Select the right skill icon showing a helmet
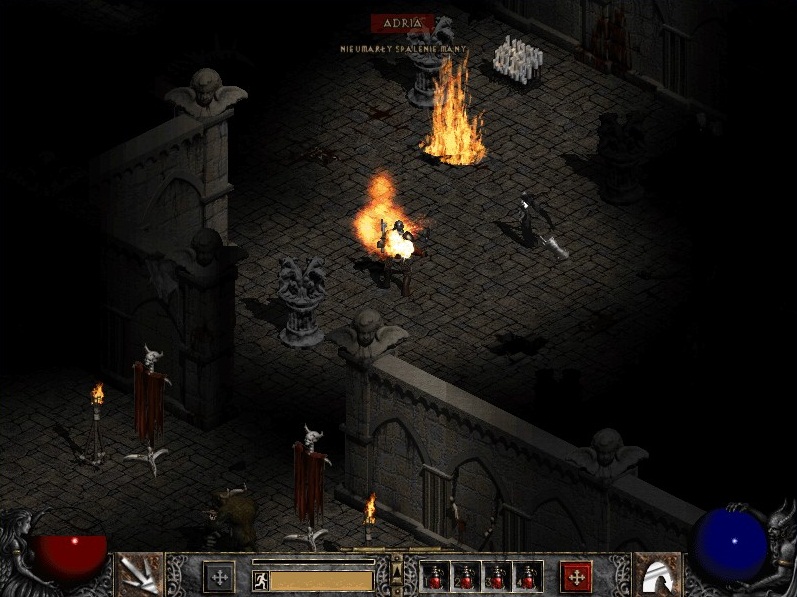The height and width of the screenshot is (597, 797). click(657, 575)
